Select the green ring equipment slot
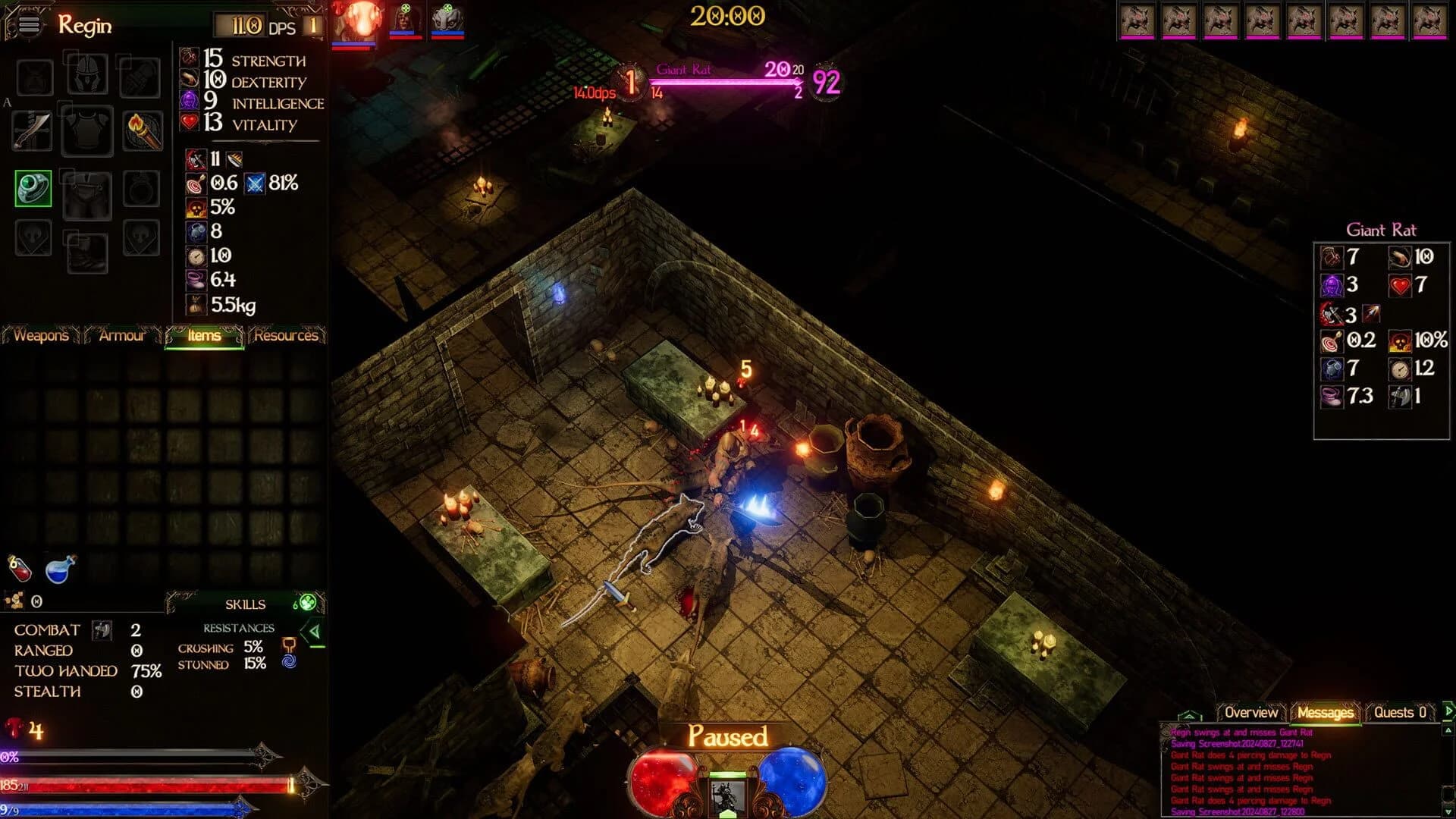Screen dimensions: 1456x819 31,187
